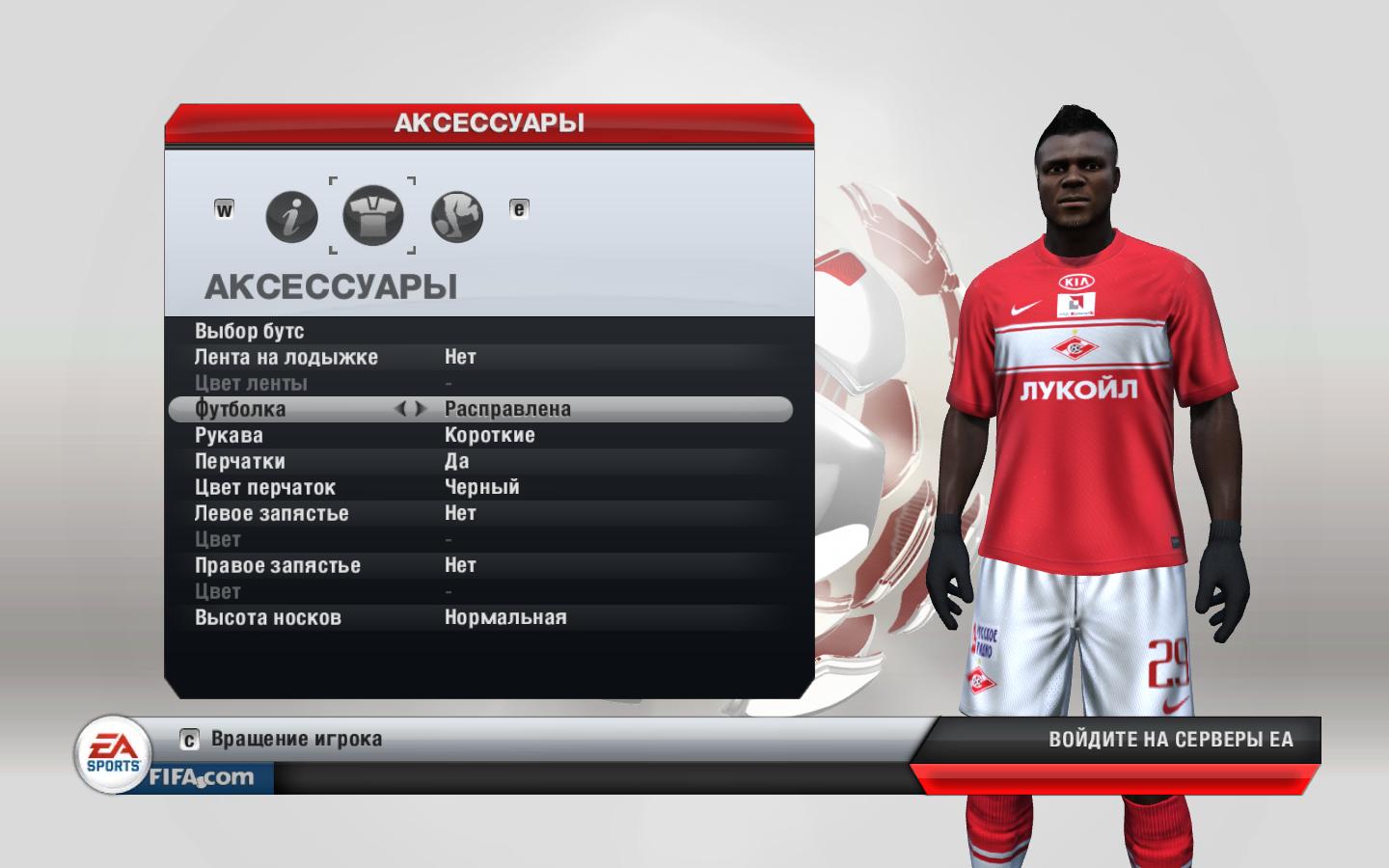The image size is (1389, 868).
Task: Select the jersey accessories tab icon
Action: (x=373, y=216)
